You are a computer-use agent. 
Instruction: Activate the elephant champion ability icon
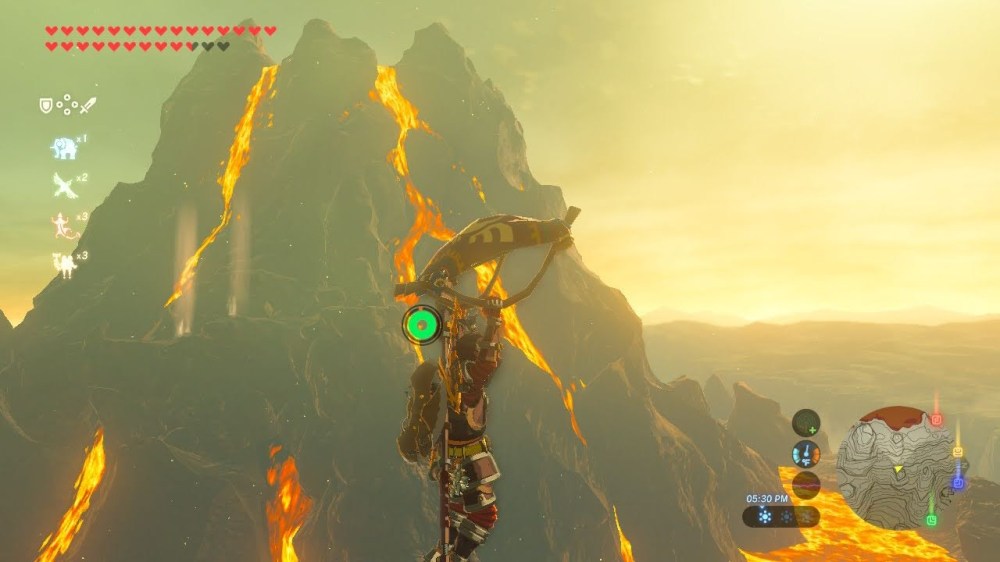[x=64, y=148]
